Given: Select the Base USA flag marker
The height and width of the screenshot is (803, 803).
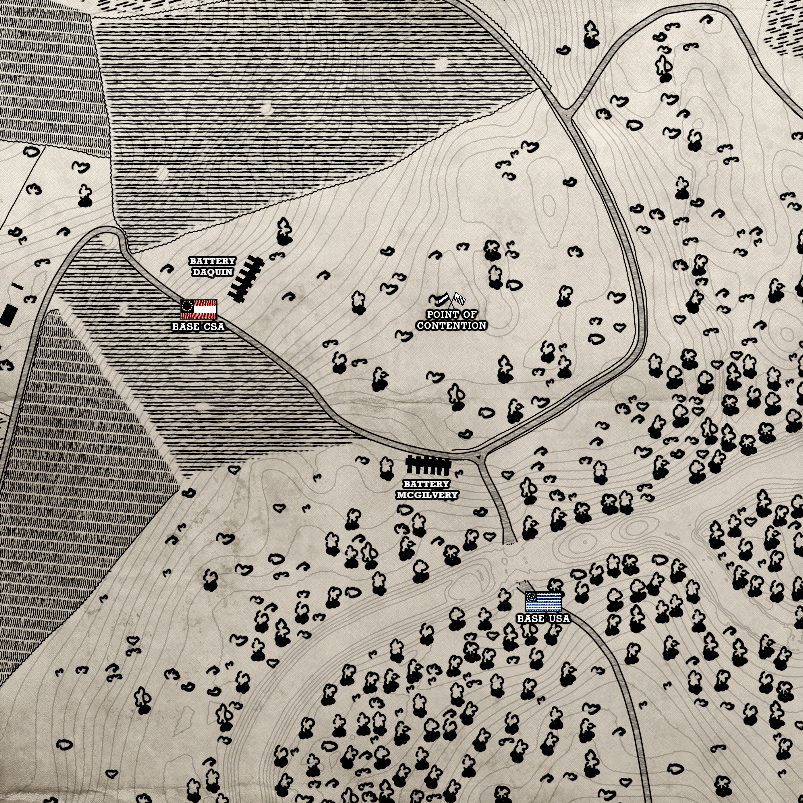Looking at the screenshot, I should coord(543,601).
